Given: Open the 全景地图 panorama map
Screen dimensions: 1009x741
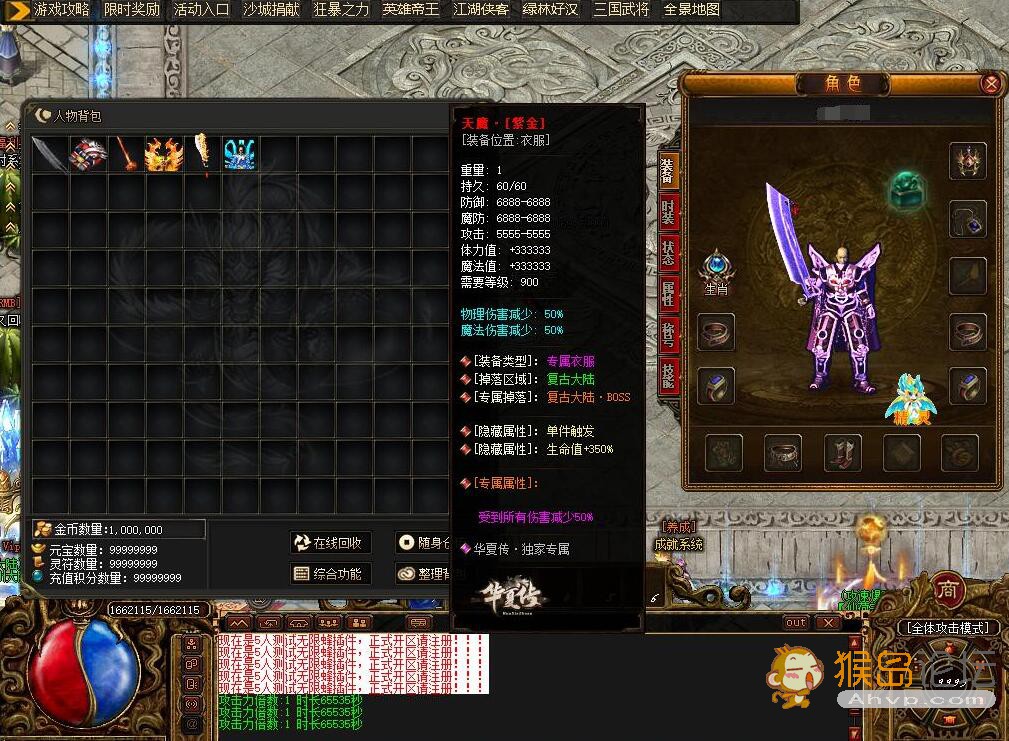Looking at the screenshot, I should tap(692, 10).
